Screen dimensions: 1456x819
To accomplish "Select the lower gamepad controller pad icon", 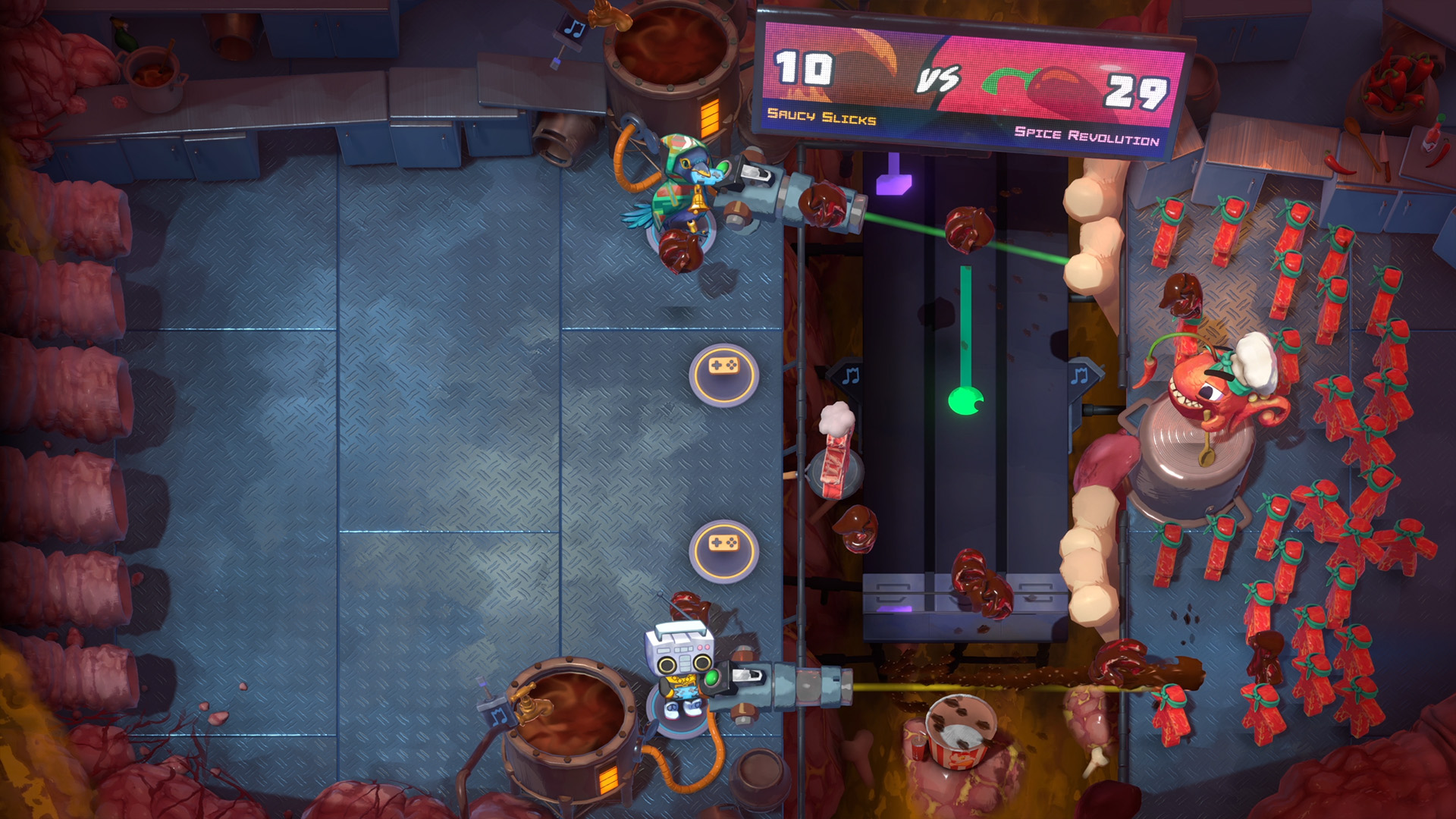I will coord(726,552).
